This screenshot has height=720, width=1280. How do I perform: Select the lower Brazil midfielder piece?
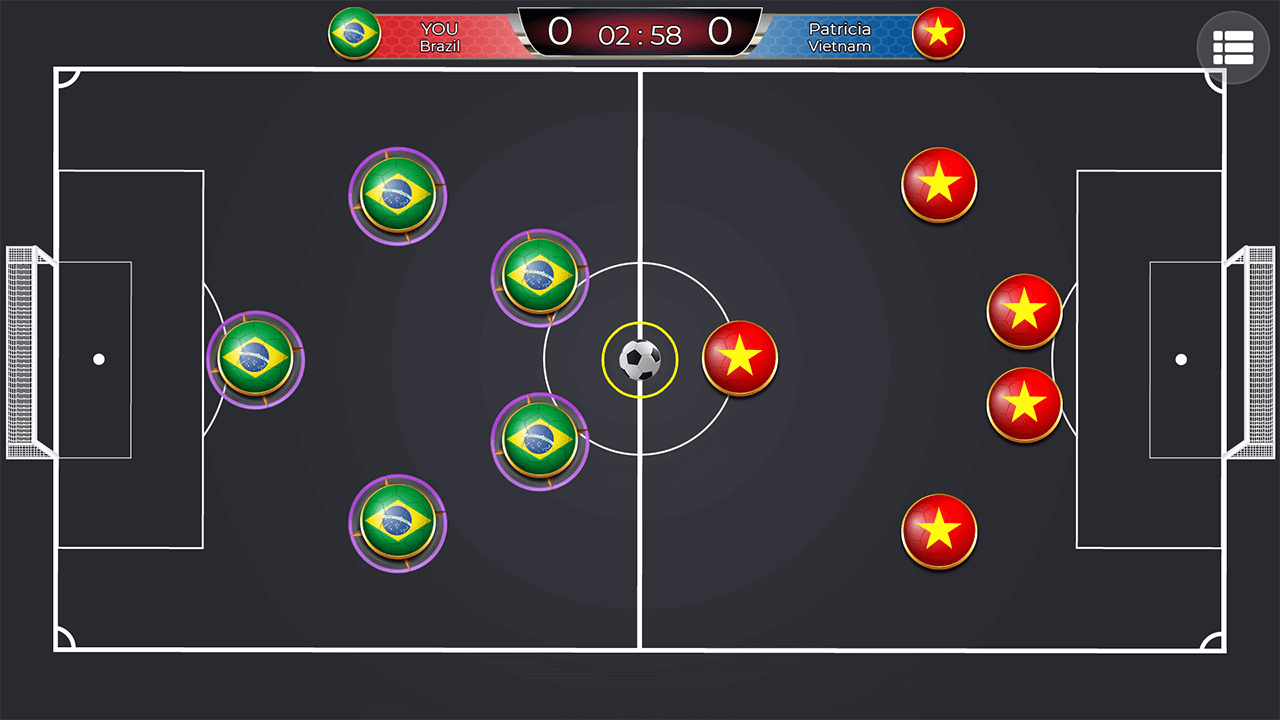[540, 441]
